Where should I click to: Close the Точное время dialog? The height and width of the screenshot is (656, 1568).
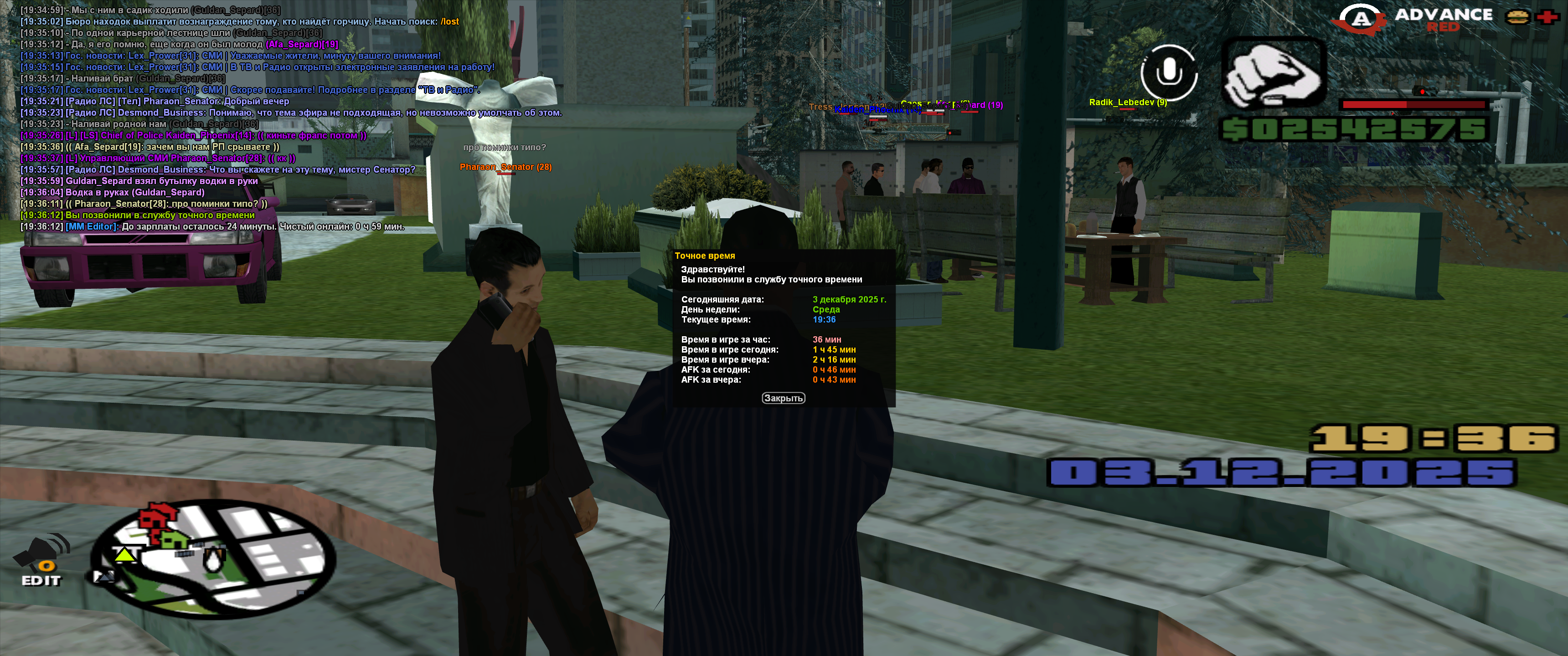point(783,398)
